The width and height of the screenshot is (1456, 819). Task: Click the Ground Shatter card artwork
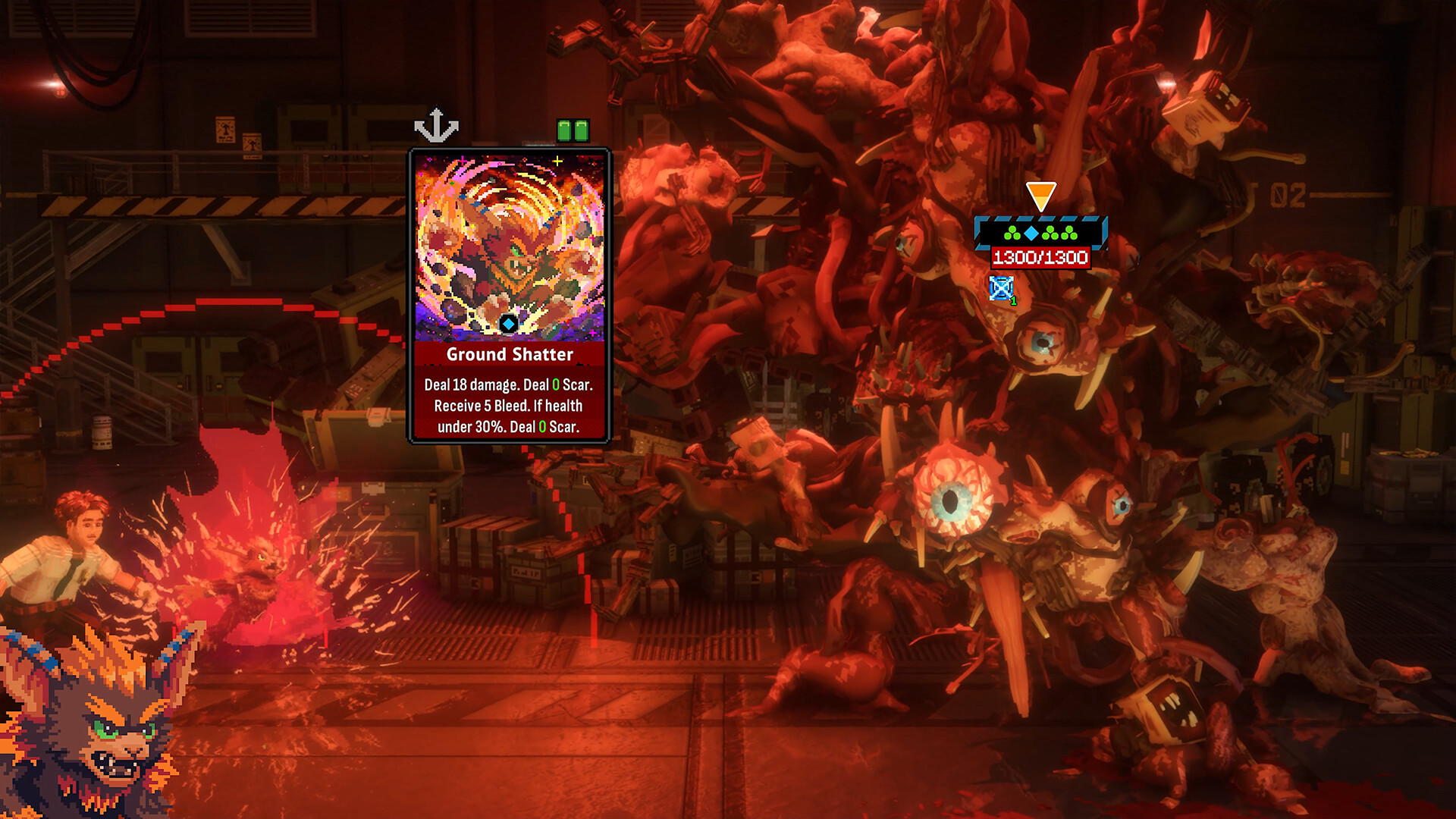click(510, 243)
